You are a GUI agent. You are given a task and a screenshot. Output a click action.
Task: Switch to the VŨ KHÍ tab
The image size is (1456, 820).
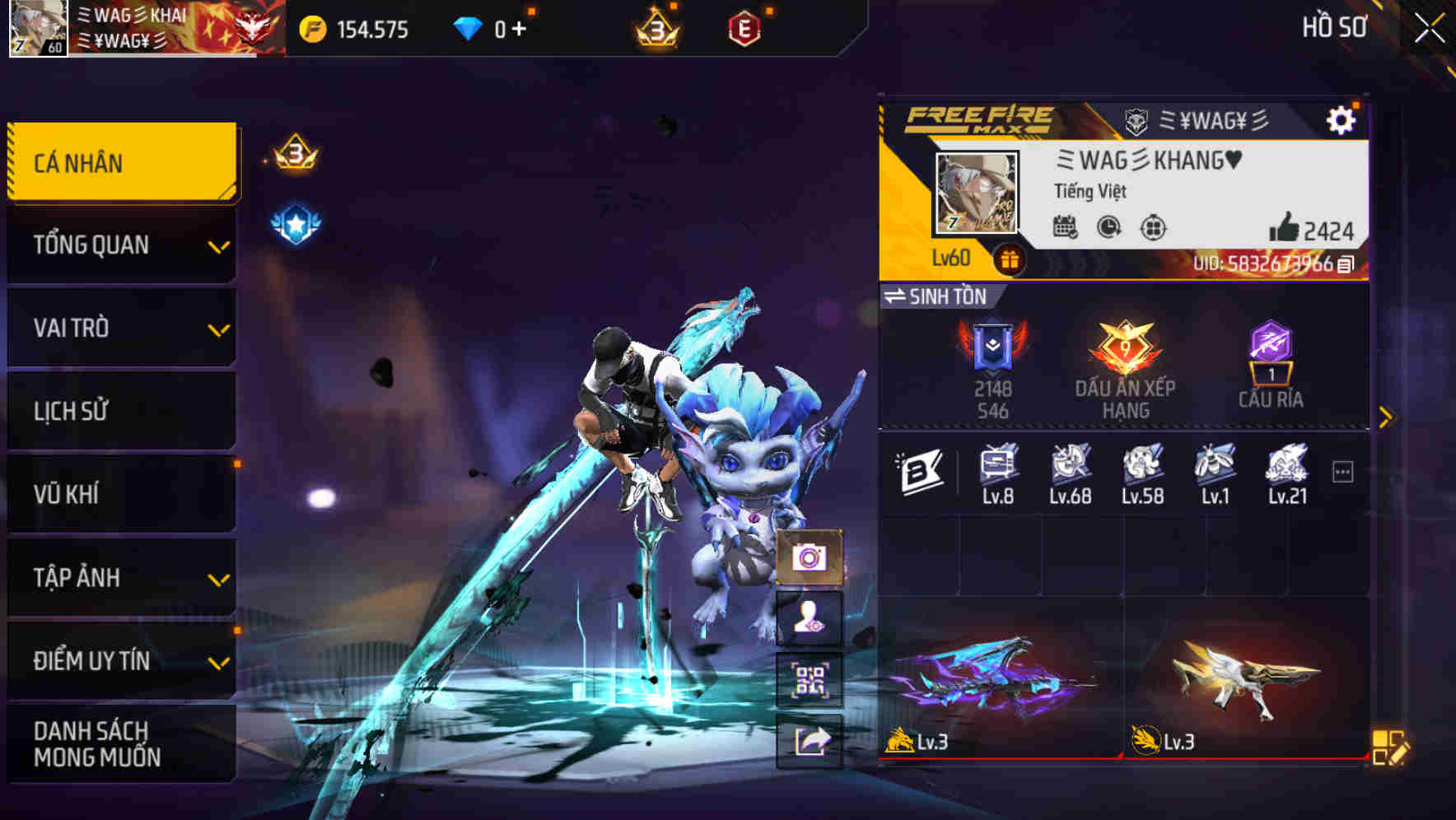coord(120,494)
